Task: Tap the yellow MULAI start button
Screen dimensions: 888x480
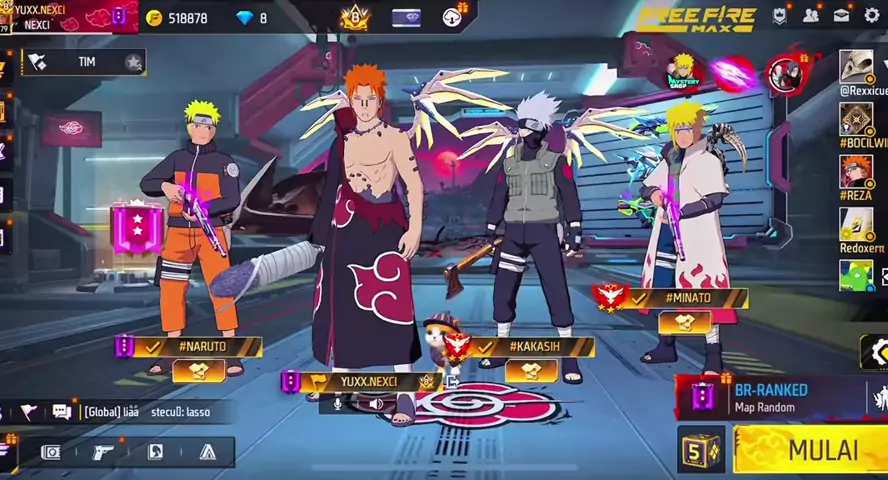Action: [812, 450]
